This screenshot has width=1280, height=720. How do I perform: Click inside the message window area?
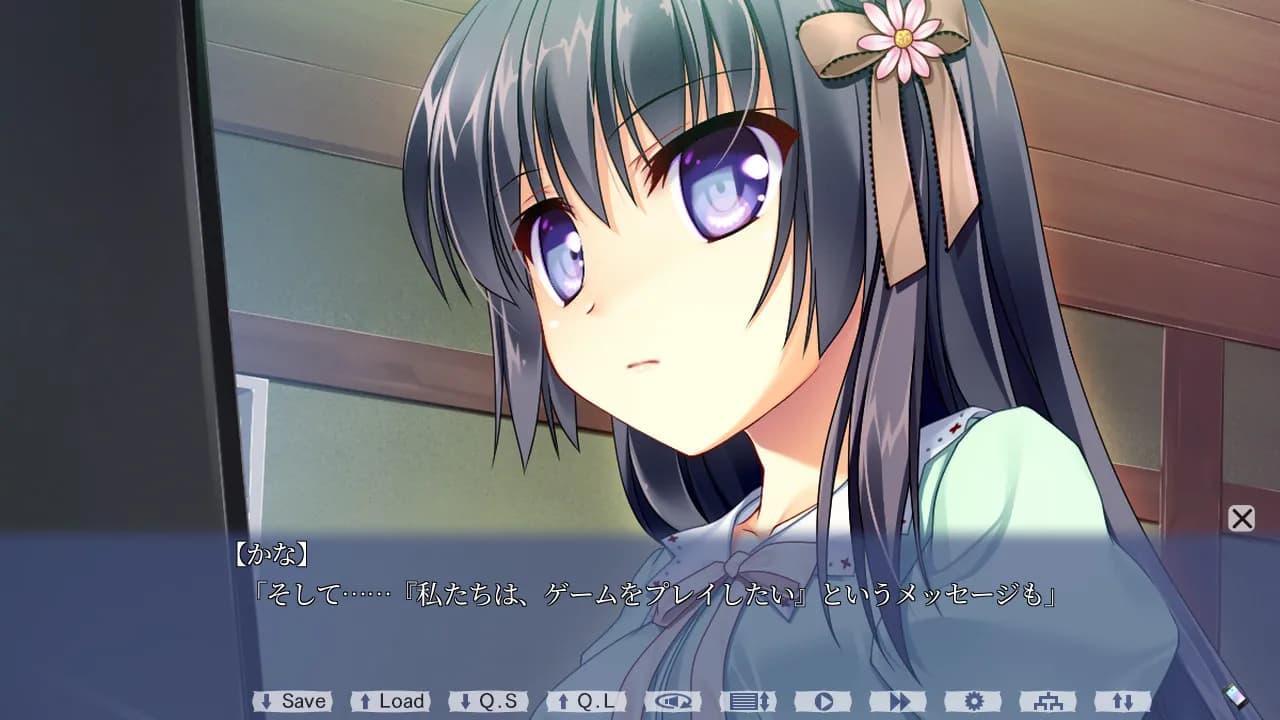(640, 605)
